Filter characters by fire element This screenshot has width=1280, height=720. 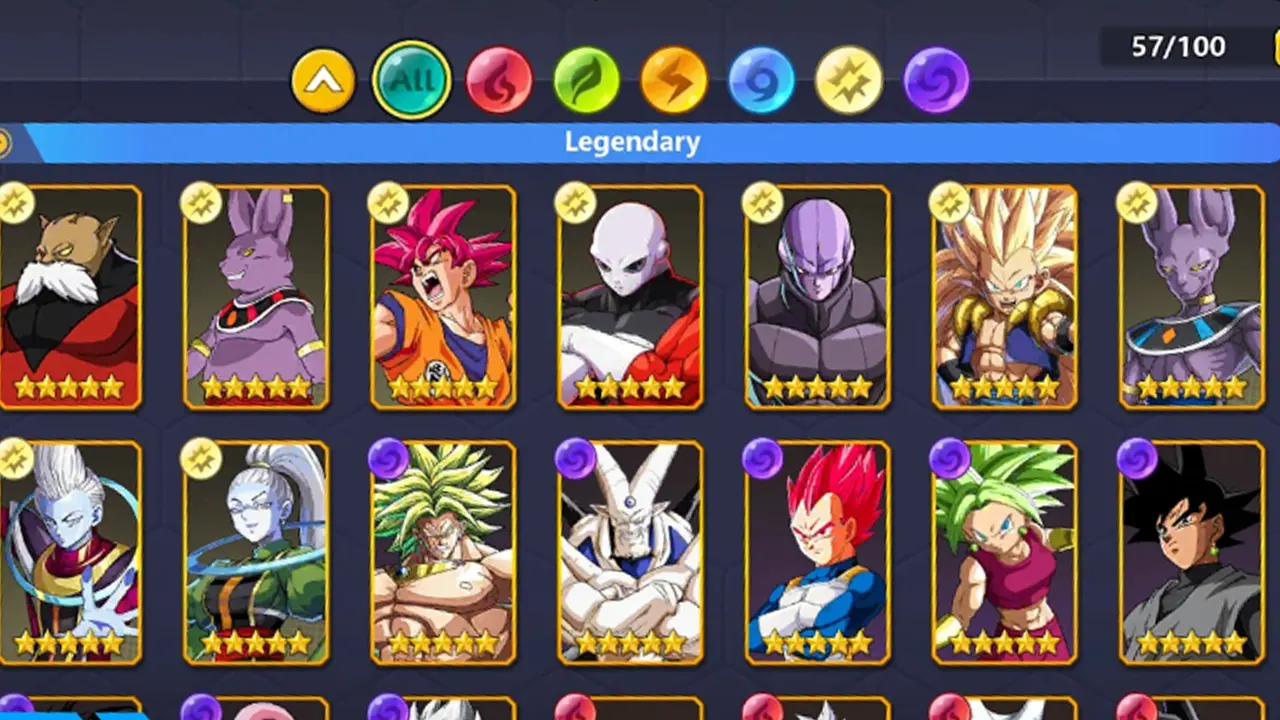click(x=498, y=82)
